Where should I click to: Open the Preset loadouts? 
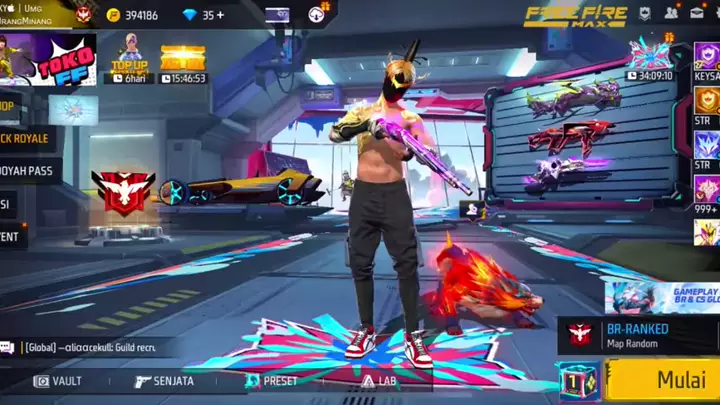coord(272,381)
